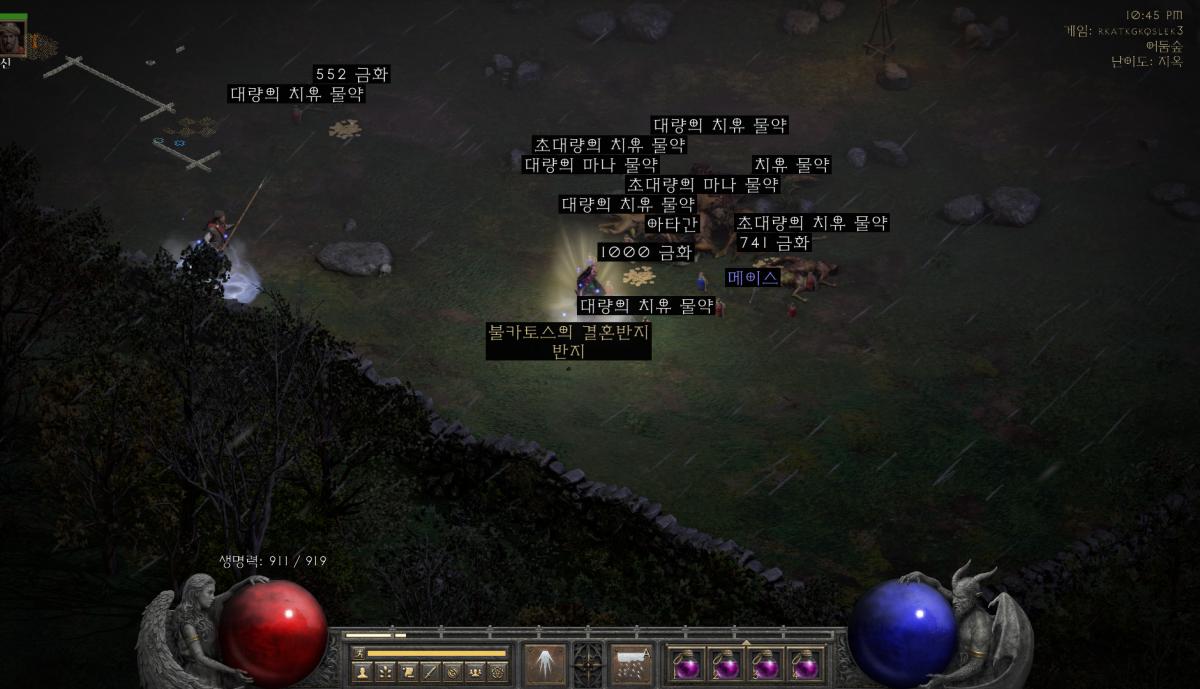Use the purple potion in belt slot 1
1200x689 pixels.
pyautogui.click(x=686, y=665)
